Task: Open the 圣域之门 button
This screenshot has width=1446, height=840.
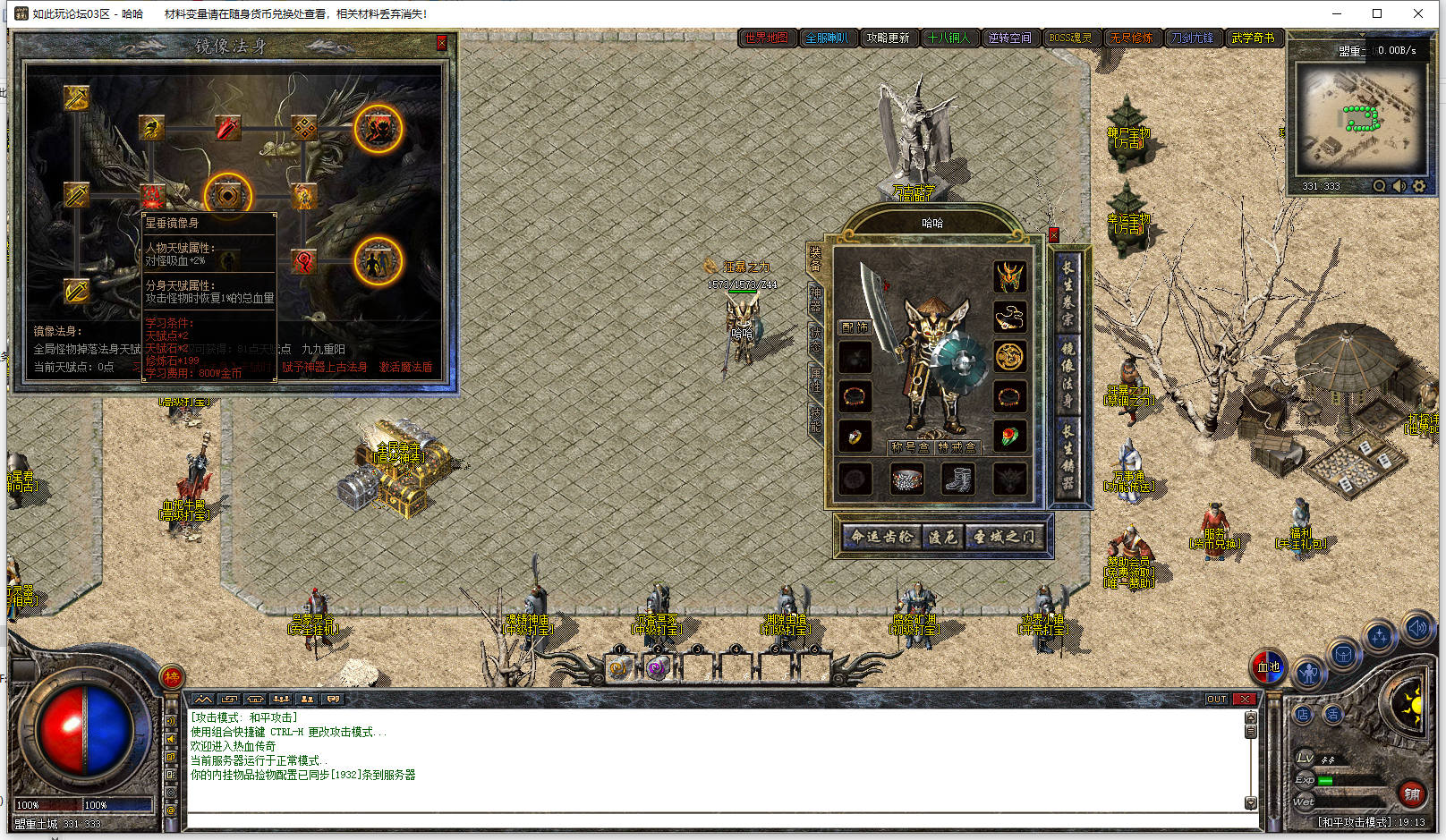Action: coord(1003,537)
